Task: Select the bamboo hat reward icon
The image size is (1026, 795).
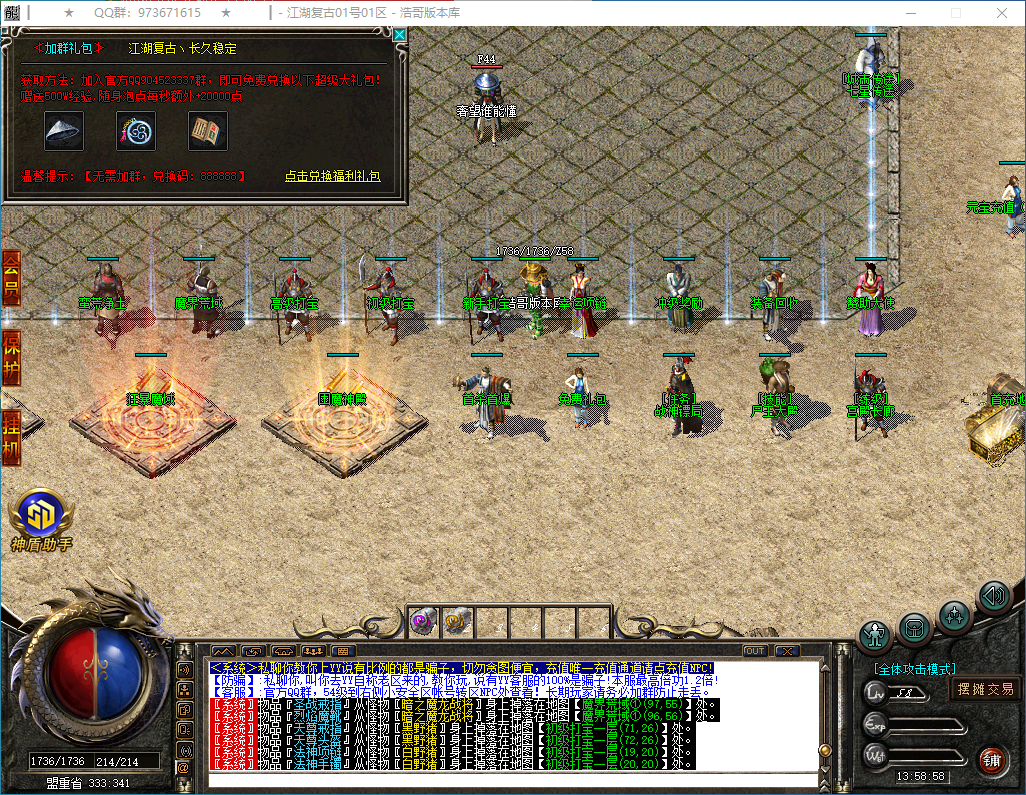Action: click(64, 130)
